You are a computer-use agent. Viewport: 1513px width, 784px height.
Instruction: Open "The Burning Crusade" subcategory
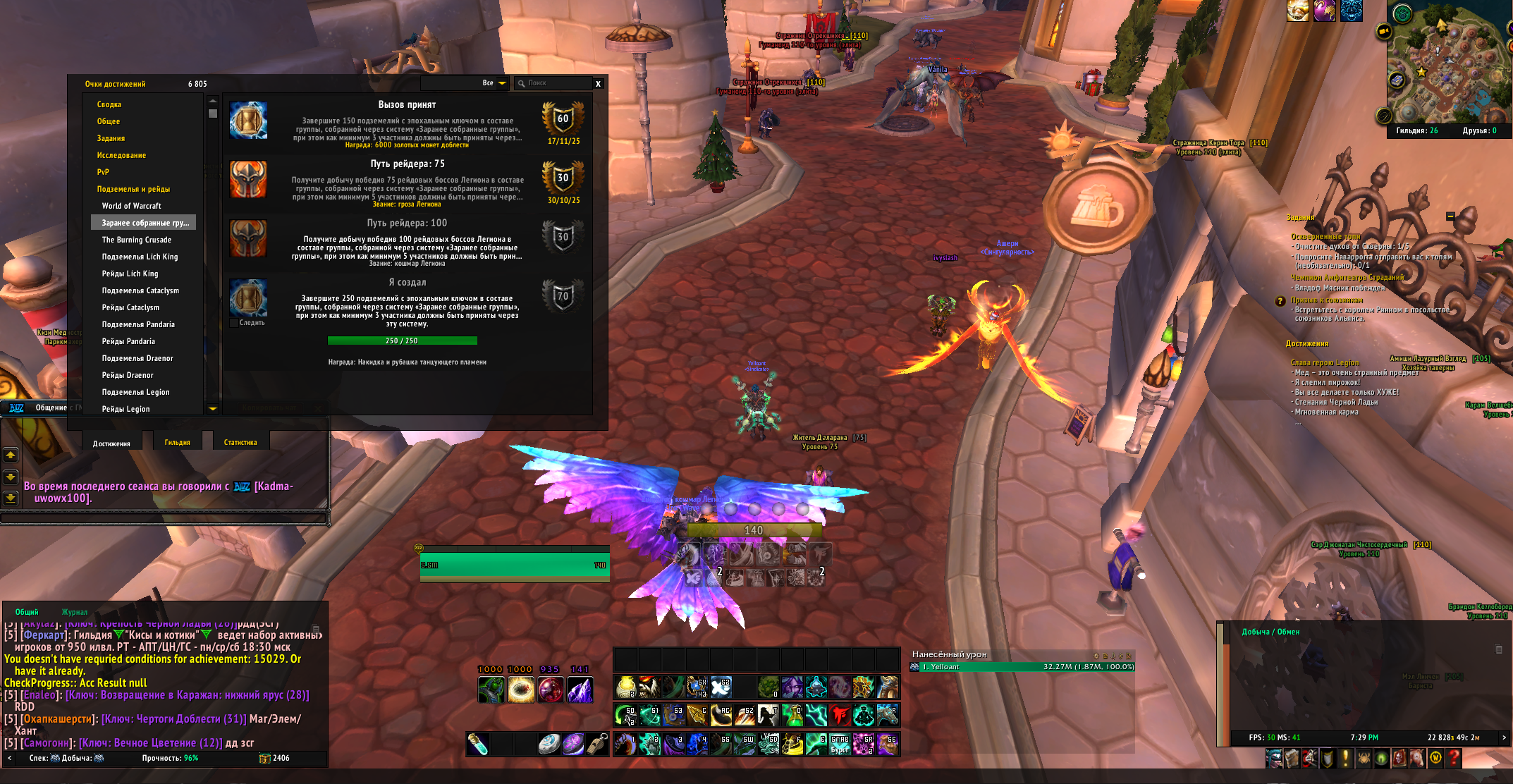tap(136, 240)
